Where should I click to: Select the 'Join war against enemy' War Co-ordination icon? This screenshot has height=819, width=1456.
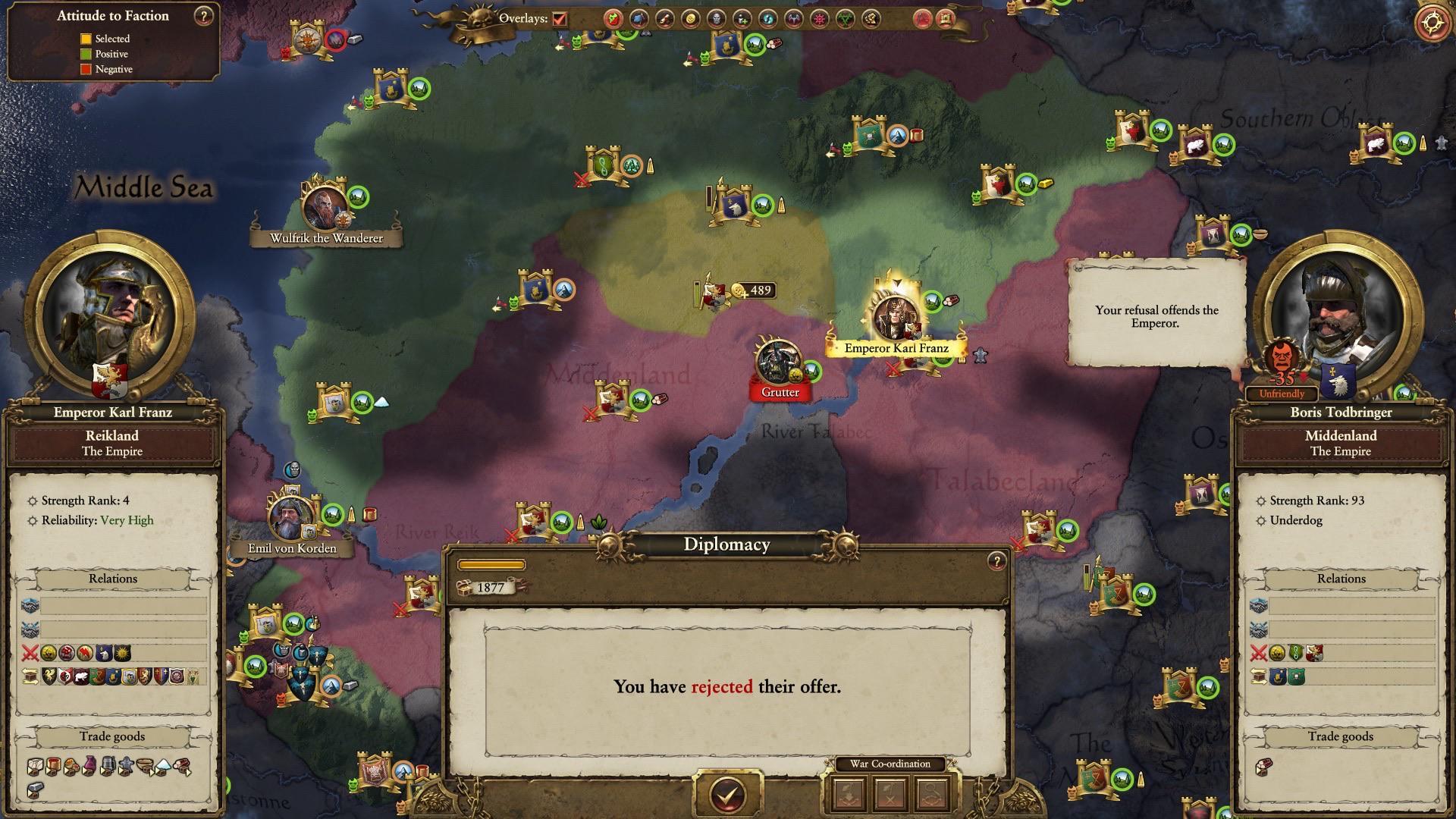849,793
